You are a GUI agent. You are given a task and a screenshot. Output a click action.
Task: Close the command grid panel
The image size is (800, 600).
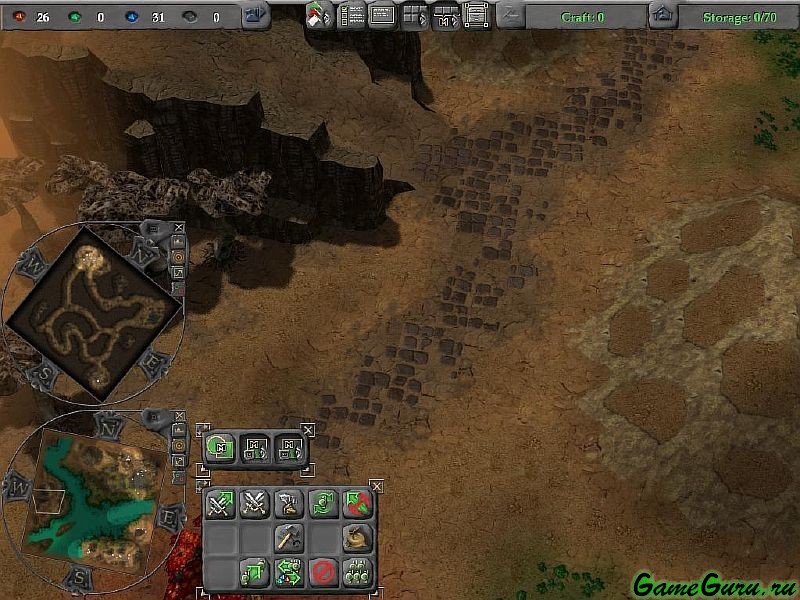pyautogui.click(x=377, y=486)
